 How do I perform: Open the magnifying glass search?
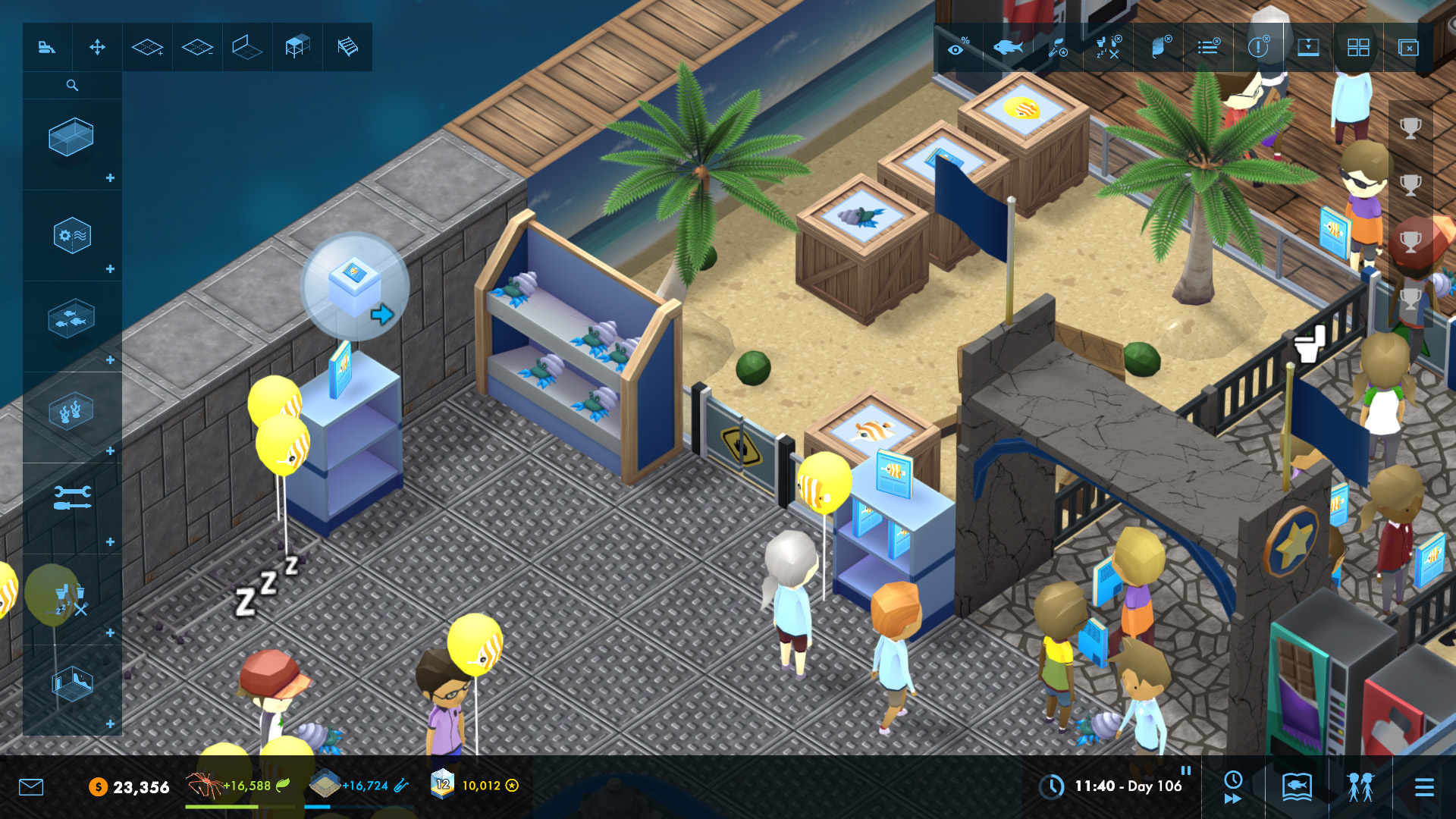click(72, 86)
